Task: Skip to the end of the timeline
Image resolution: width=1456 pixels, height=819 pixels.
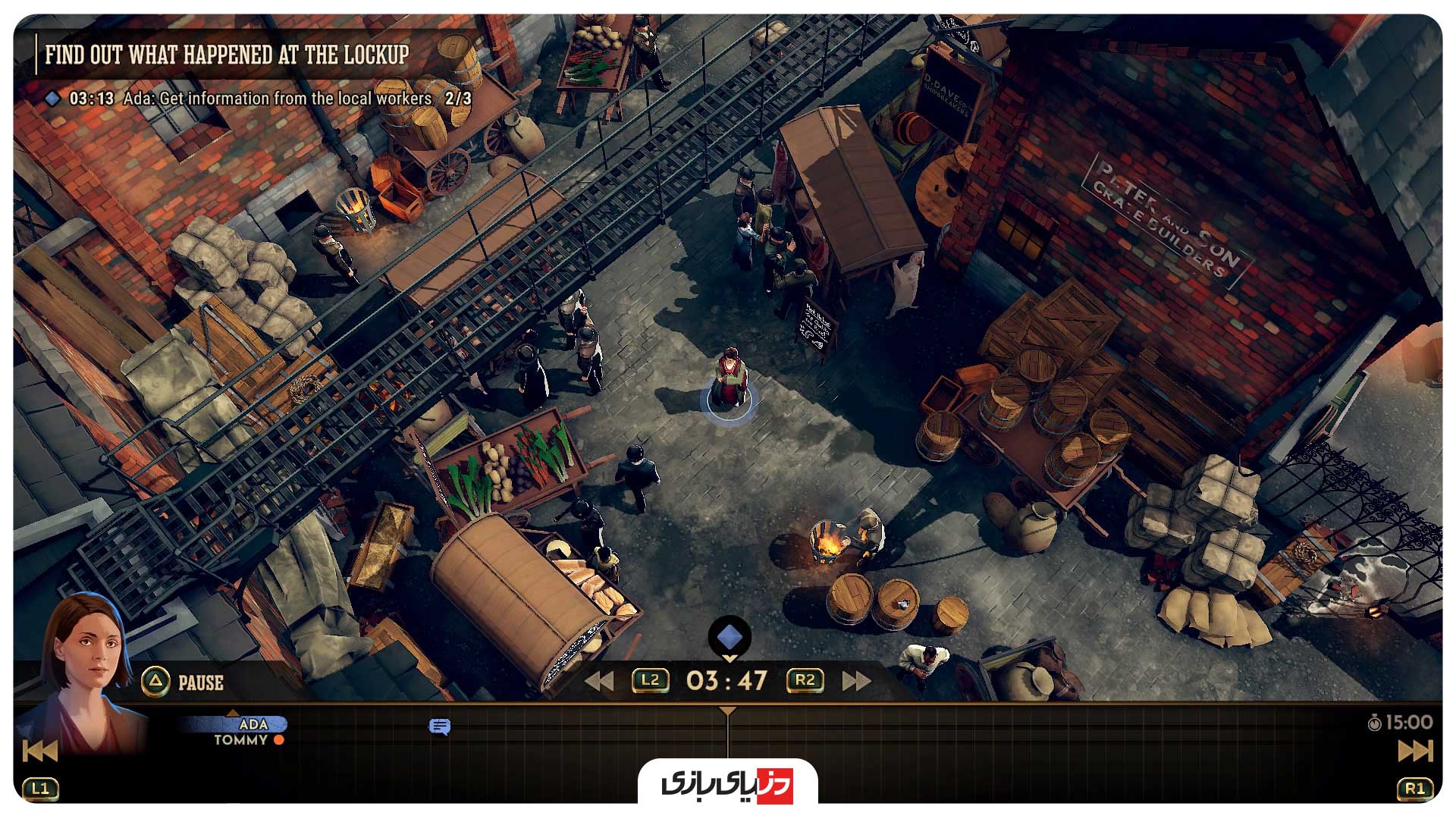Action: coord(1414,751)
